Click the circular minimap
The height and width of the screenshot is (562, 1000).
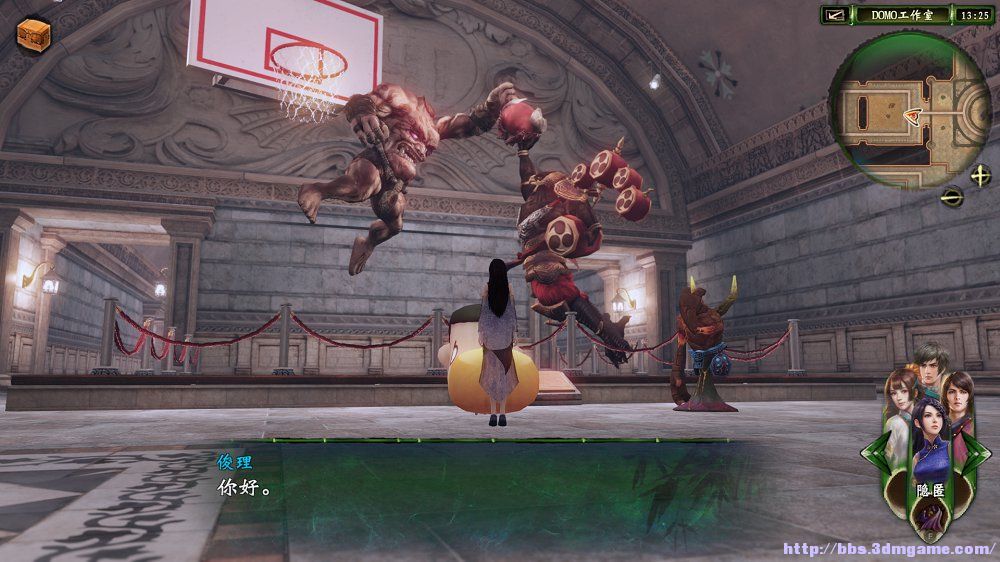908,111
